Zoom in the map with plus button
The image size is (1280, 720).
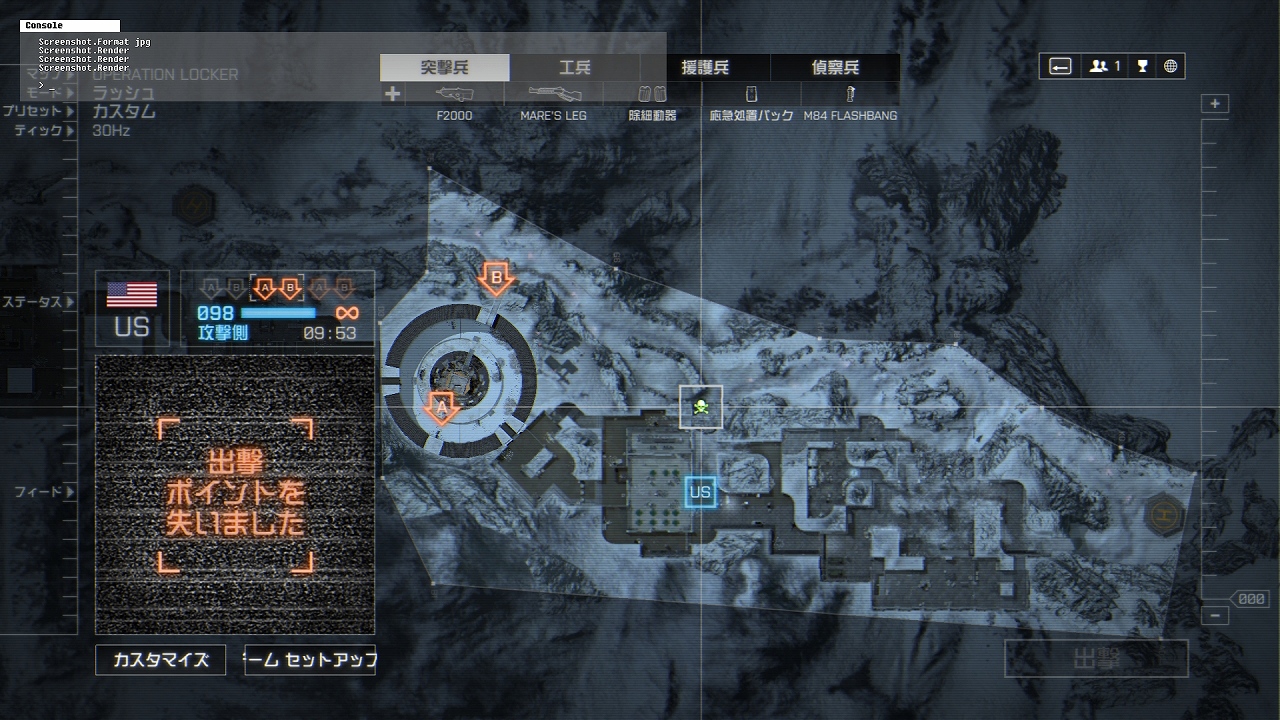pyautogui.click(x=1215, y=104)
